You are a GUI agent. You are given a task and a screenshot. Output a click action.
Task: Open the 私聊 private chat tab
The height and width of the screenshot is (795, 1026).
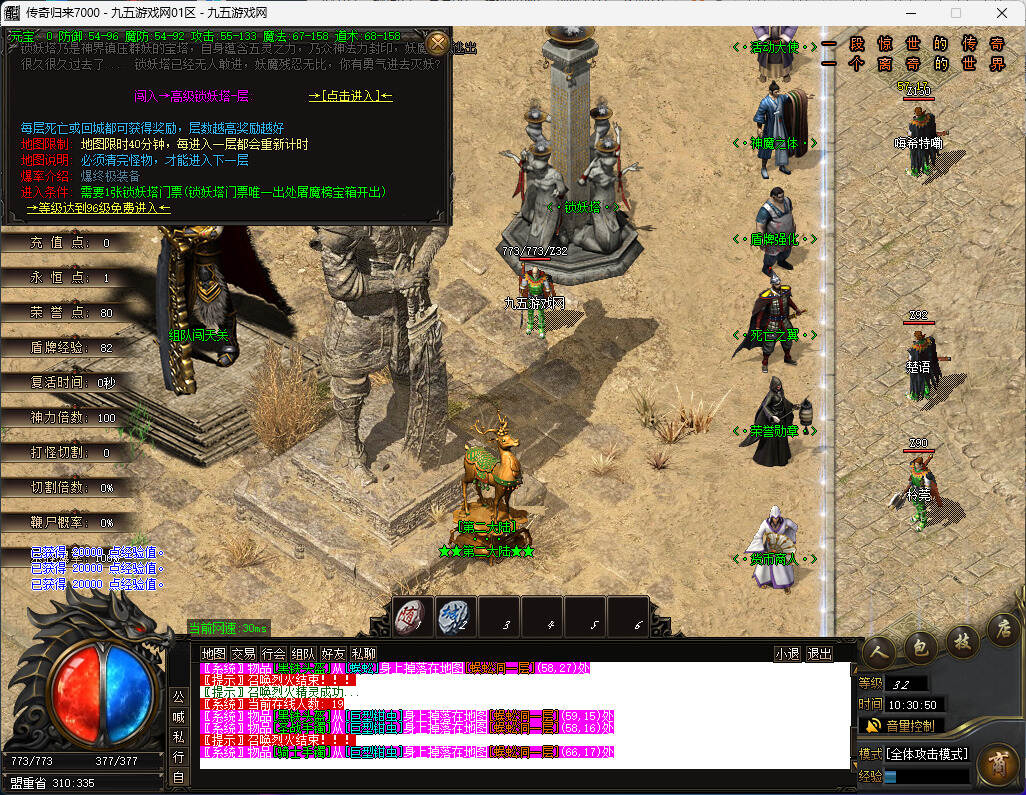coord(363,653)
